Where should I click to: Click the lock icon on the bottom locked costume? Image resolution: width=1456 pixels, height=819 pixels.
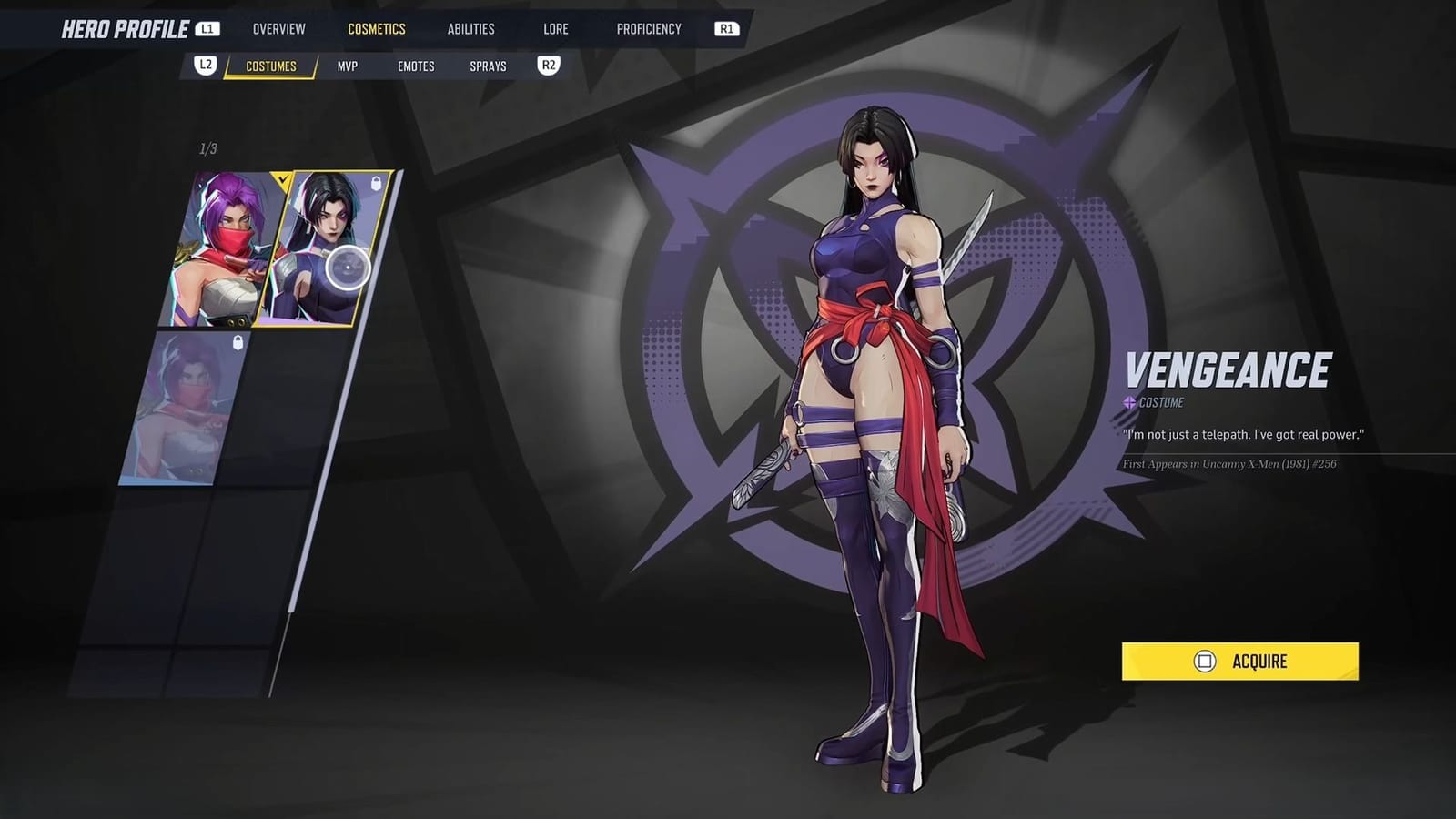click(237, 343)
